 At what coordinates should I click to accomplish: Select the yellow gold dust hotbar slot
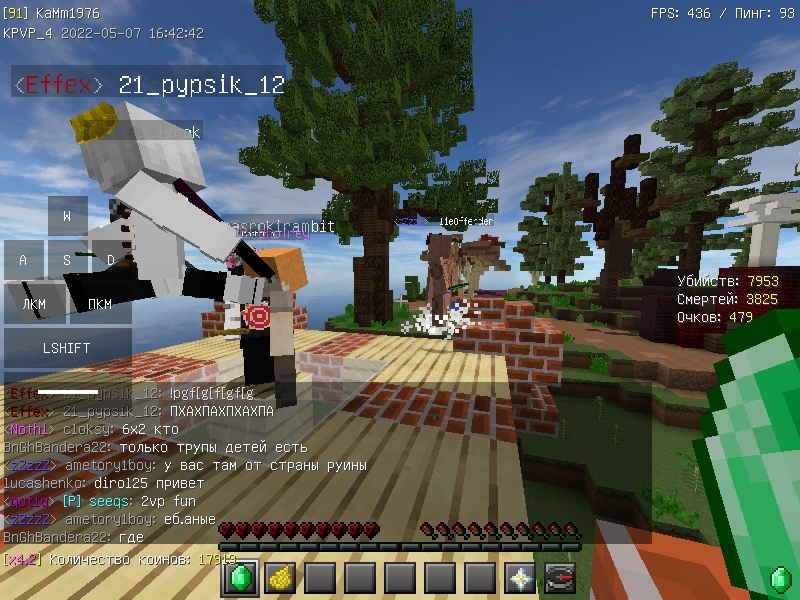(x=280, y=578)
